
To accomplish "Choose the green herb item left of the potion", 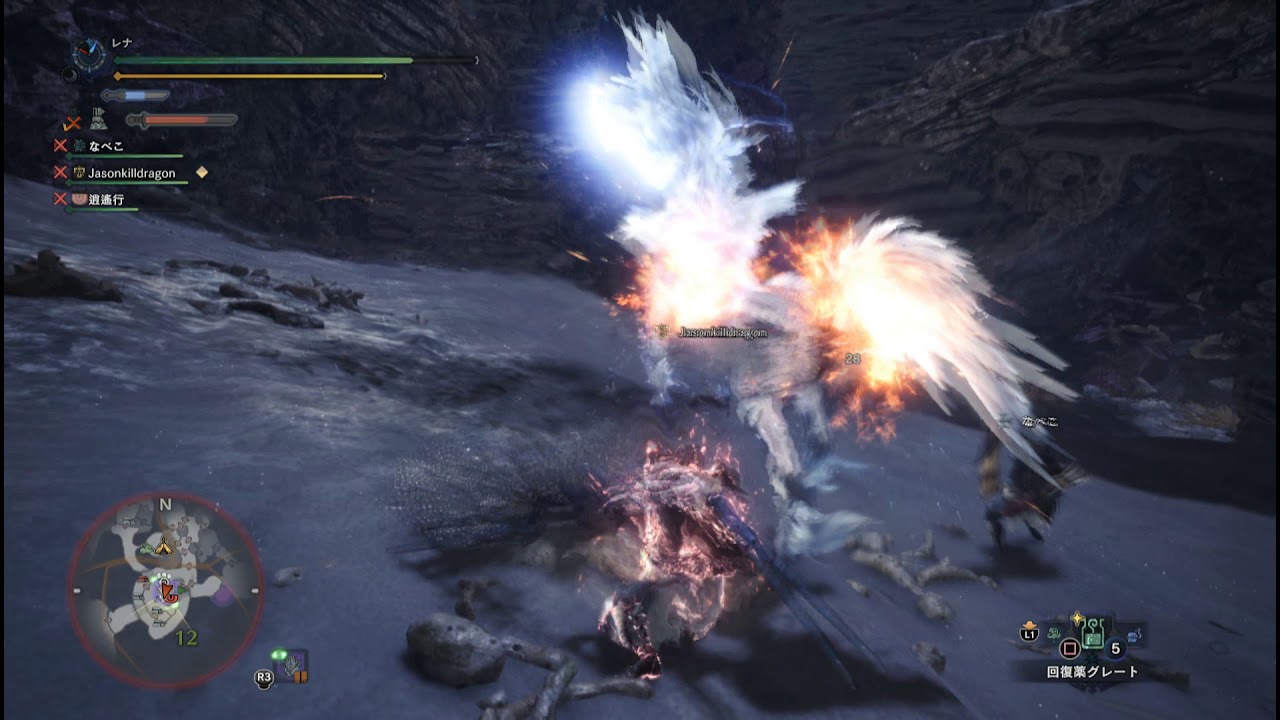I will [x=1054, y=634].
